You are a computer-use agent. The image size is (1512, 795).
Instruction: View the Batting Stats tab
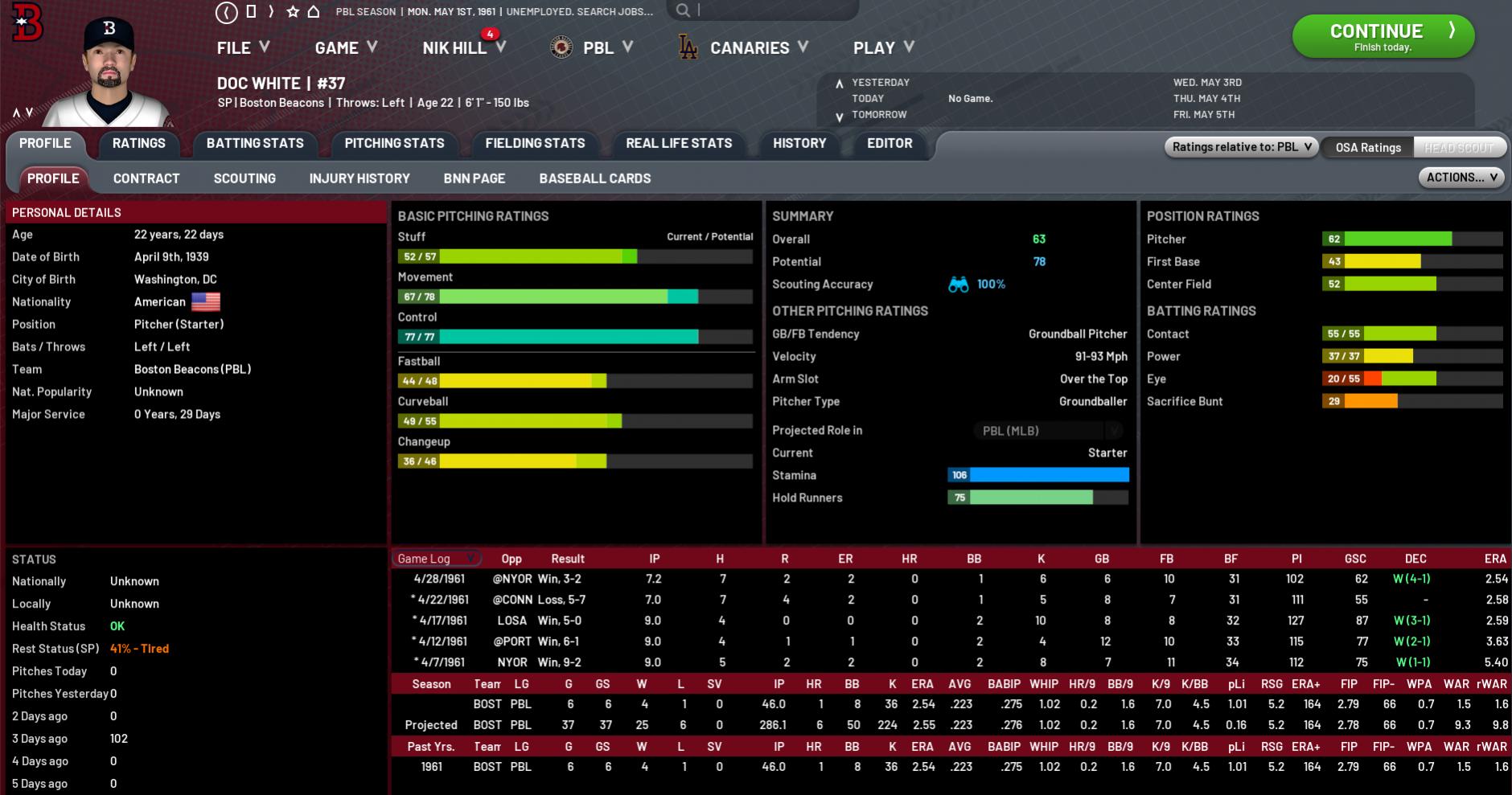point(255,143)
